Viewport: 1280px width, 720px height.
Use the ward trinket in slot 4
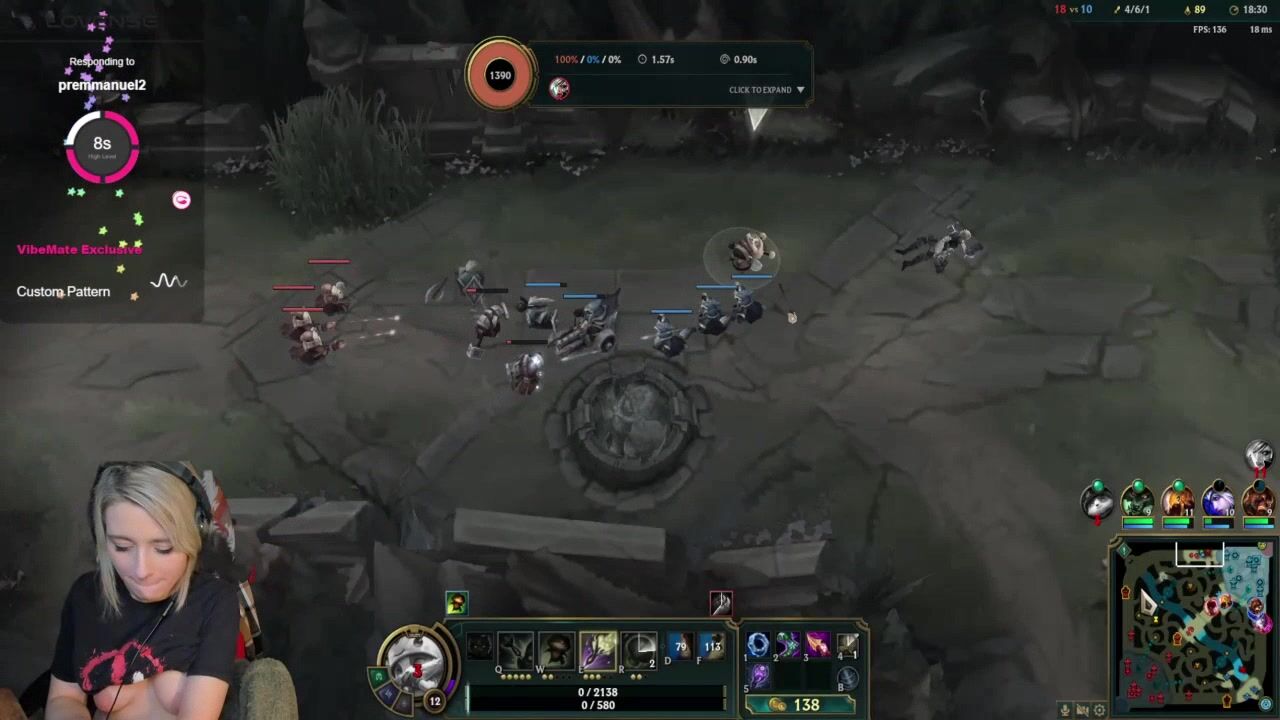[x=847, y=645]
